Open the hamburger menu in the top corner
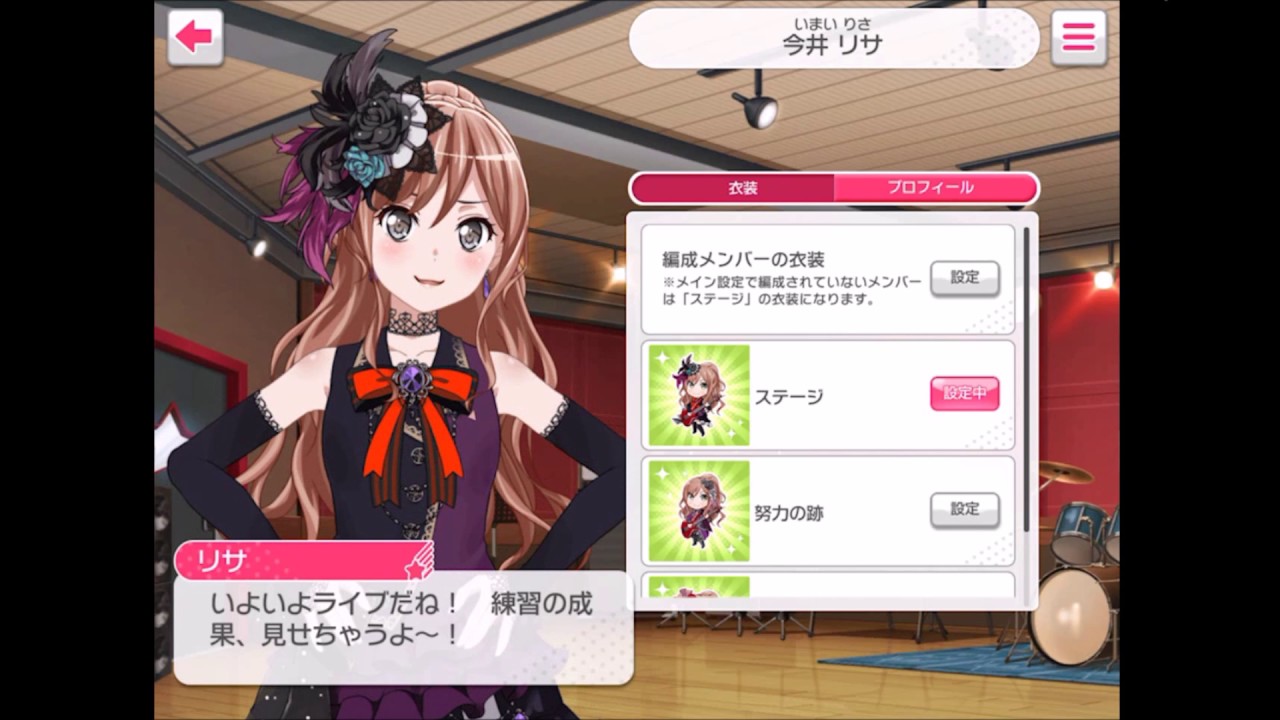Screen dimensions: 1280x720 click(x=1077, y=35)
